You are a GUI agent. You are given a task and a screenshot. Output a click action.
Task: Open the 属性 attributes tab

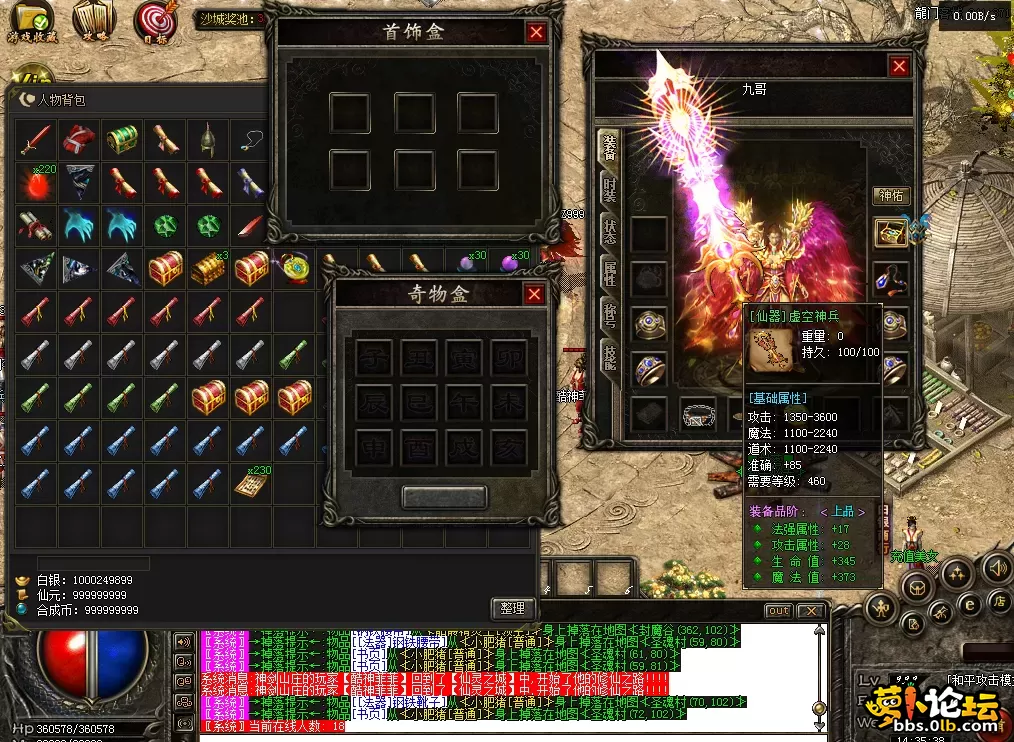tap(608, 273)
